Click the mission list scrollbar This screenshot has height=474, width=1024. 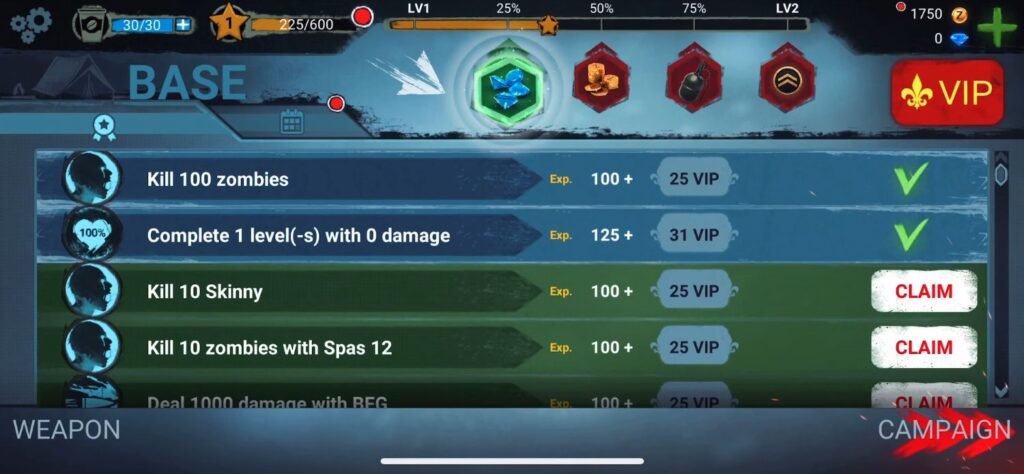1001,270
